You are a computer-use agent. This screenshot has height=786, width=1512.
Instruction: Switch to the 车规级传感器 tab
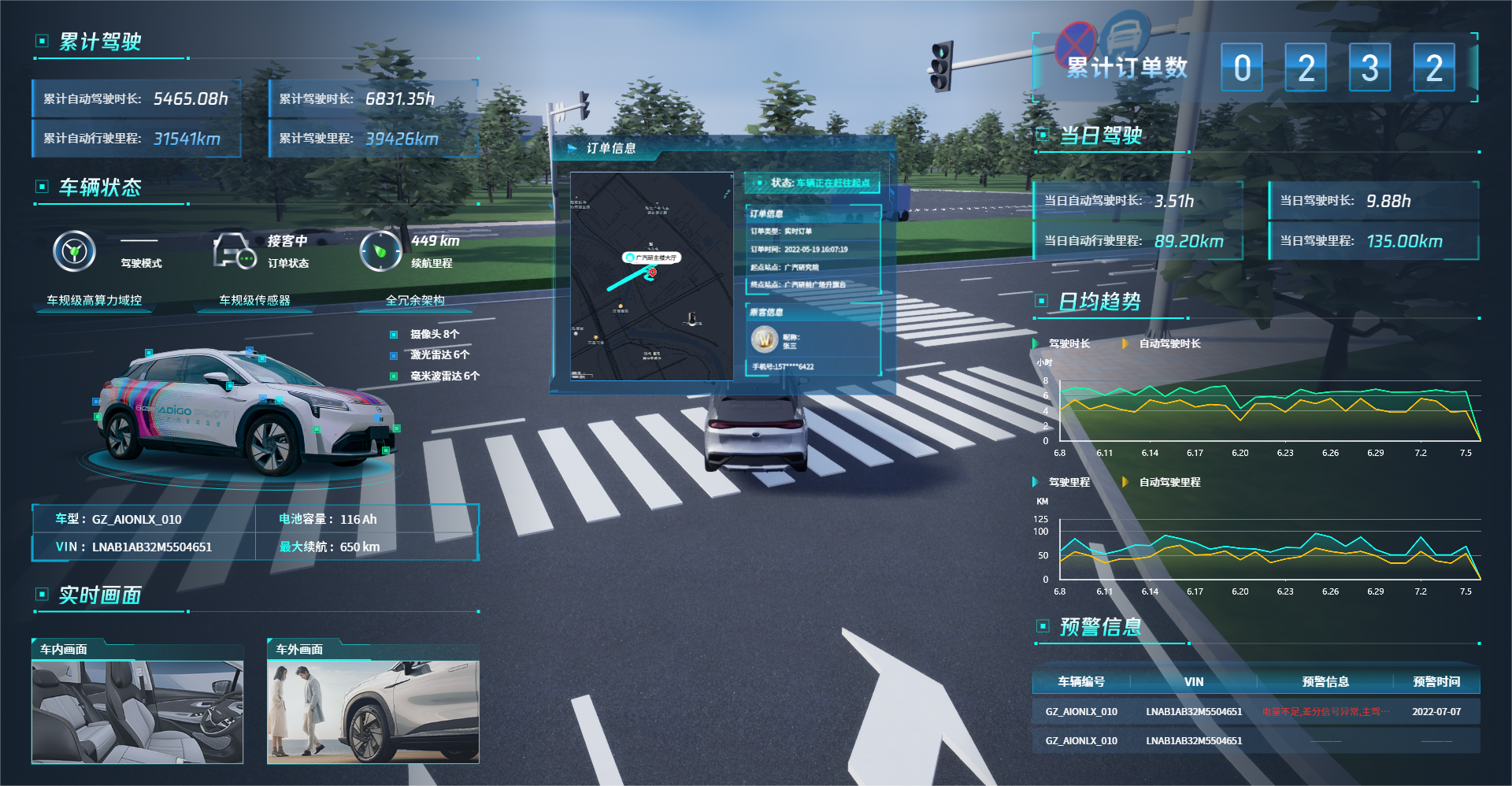point(254,300)
